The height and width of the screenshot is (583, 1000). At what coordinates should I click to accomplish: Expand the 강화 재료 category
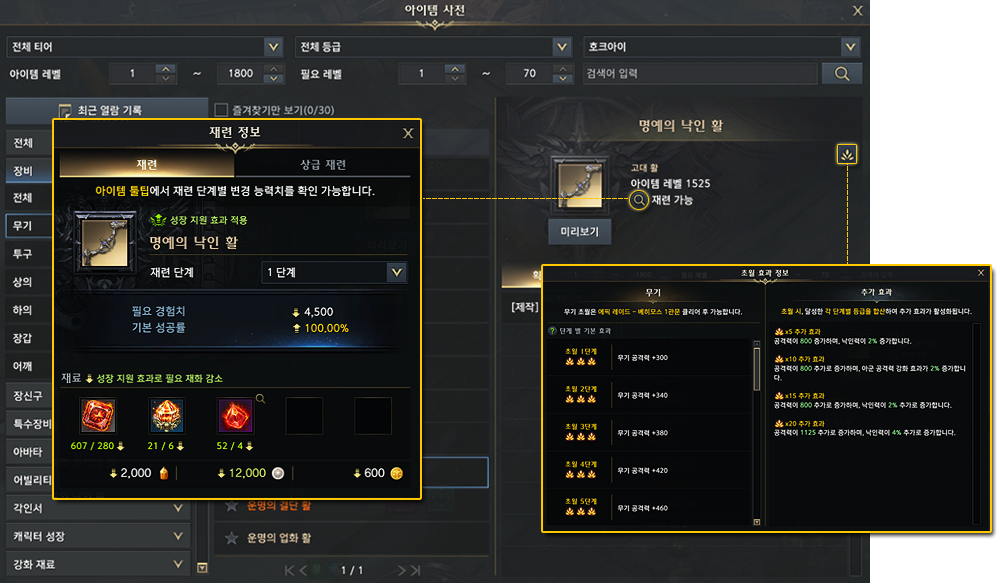click(98, 564)
